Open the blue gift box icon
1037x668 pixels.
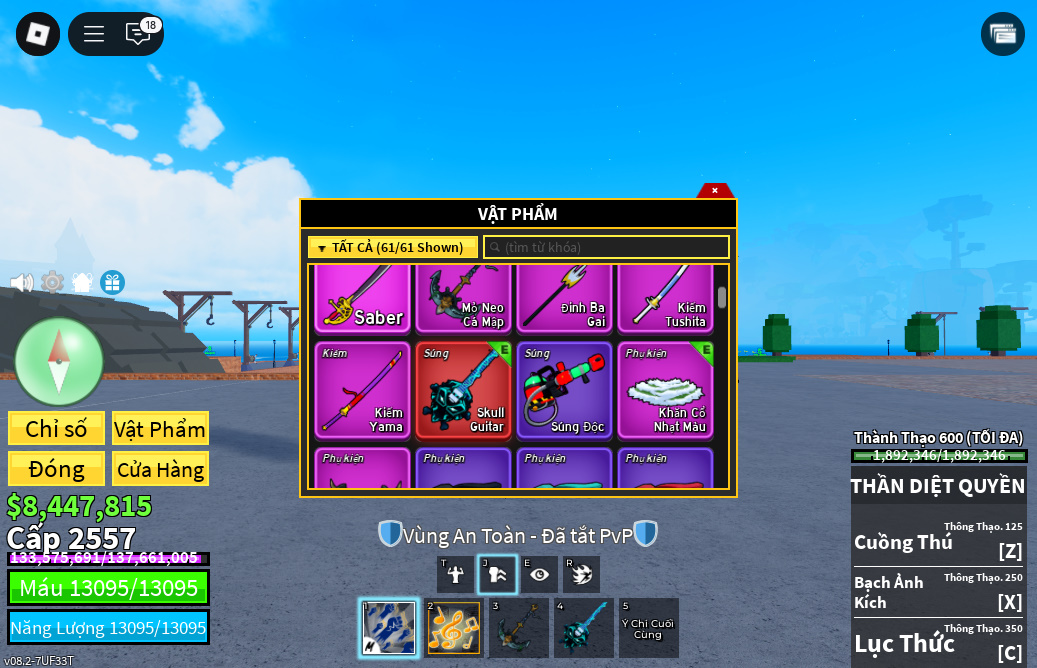tap(112, 283)
